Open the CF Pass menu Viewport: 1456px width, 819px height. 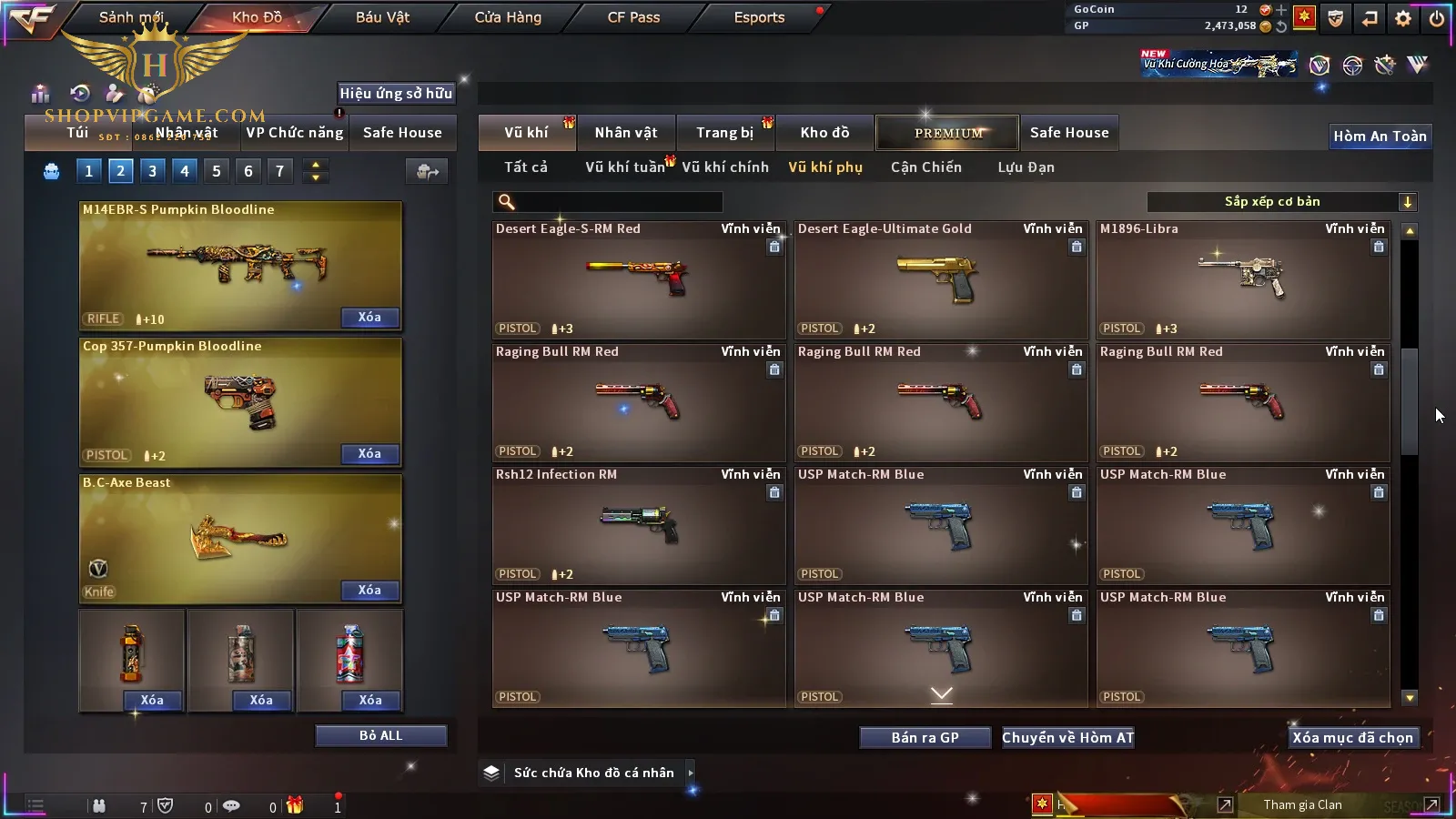pos(633,17)
